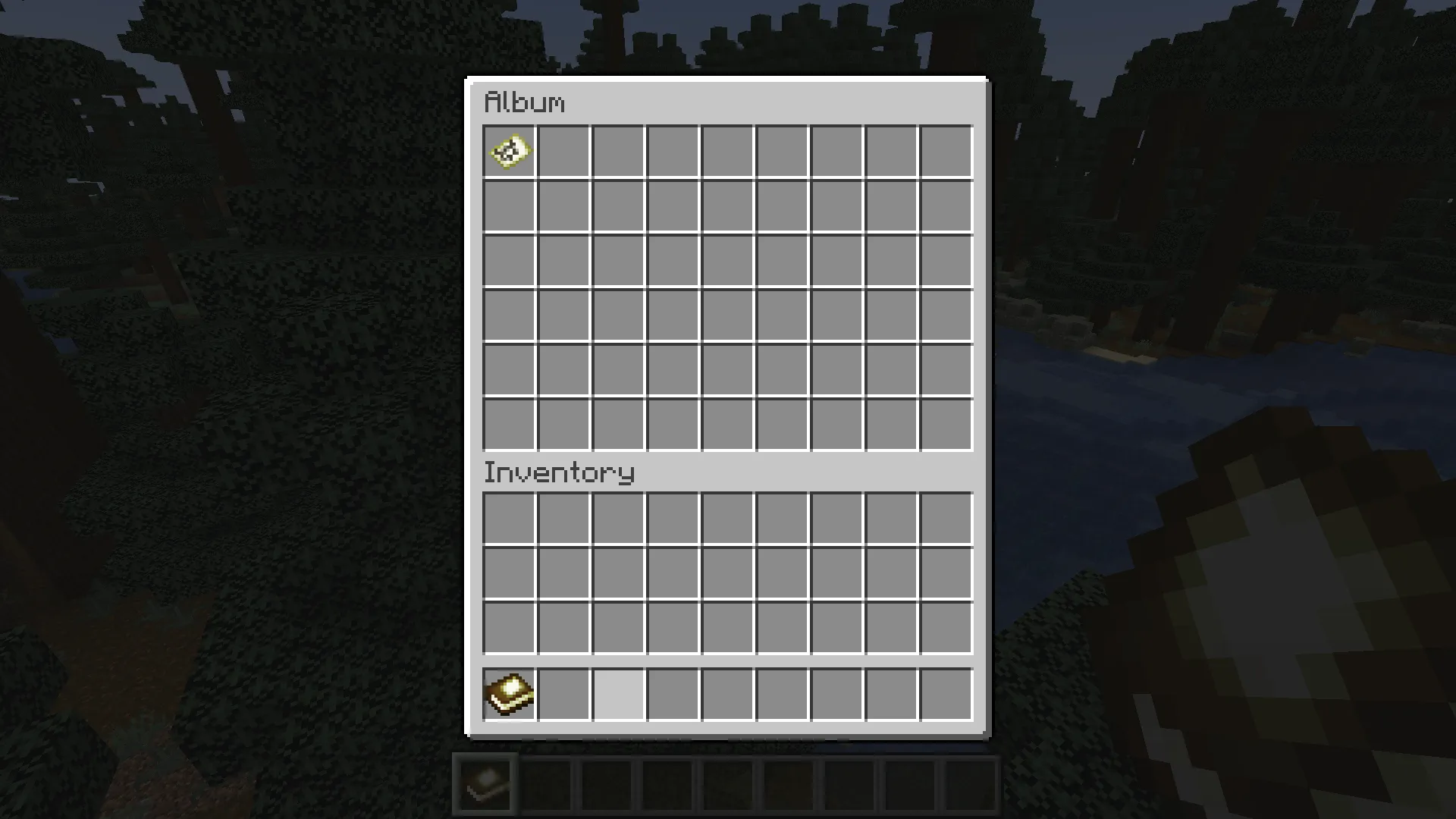Click the Album title text
Viewport: 1456px width, 819px height.
(x=525, y=101)
